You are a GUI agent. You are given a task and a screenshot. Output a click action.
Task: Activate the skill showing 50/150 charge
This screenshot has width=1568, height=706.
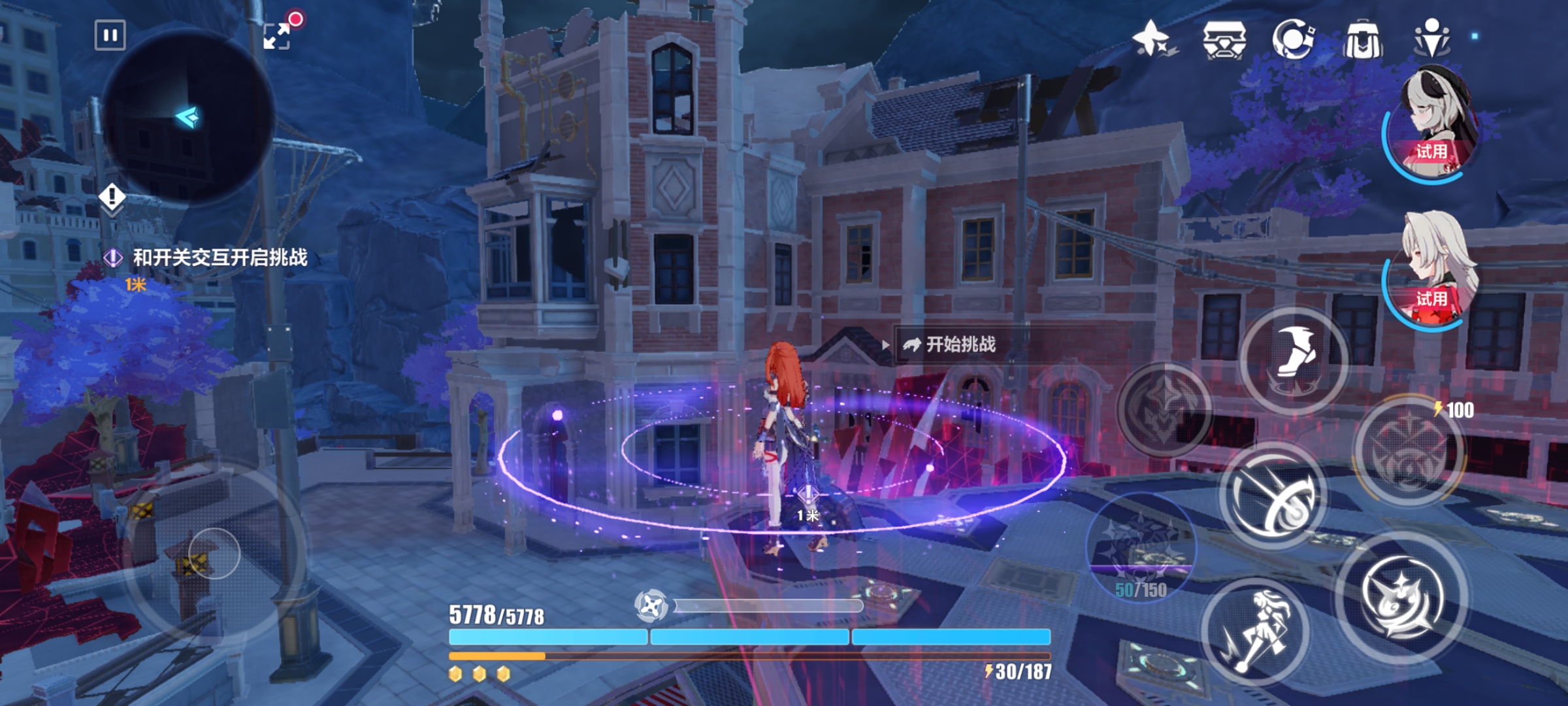coord(1141,546)
